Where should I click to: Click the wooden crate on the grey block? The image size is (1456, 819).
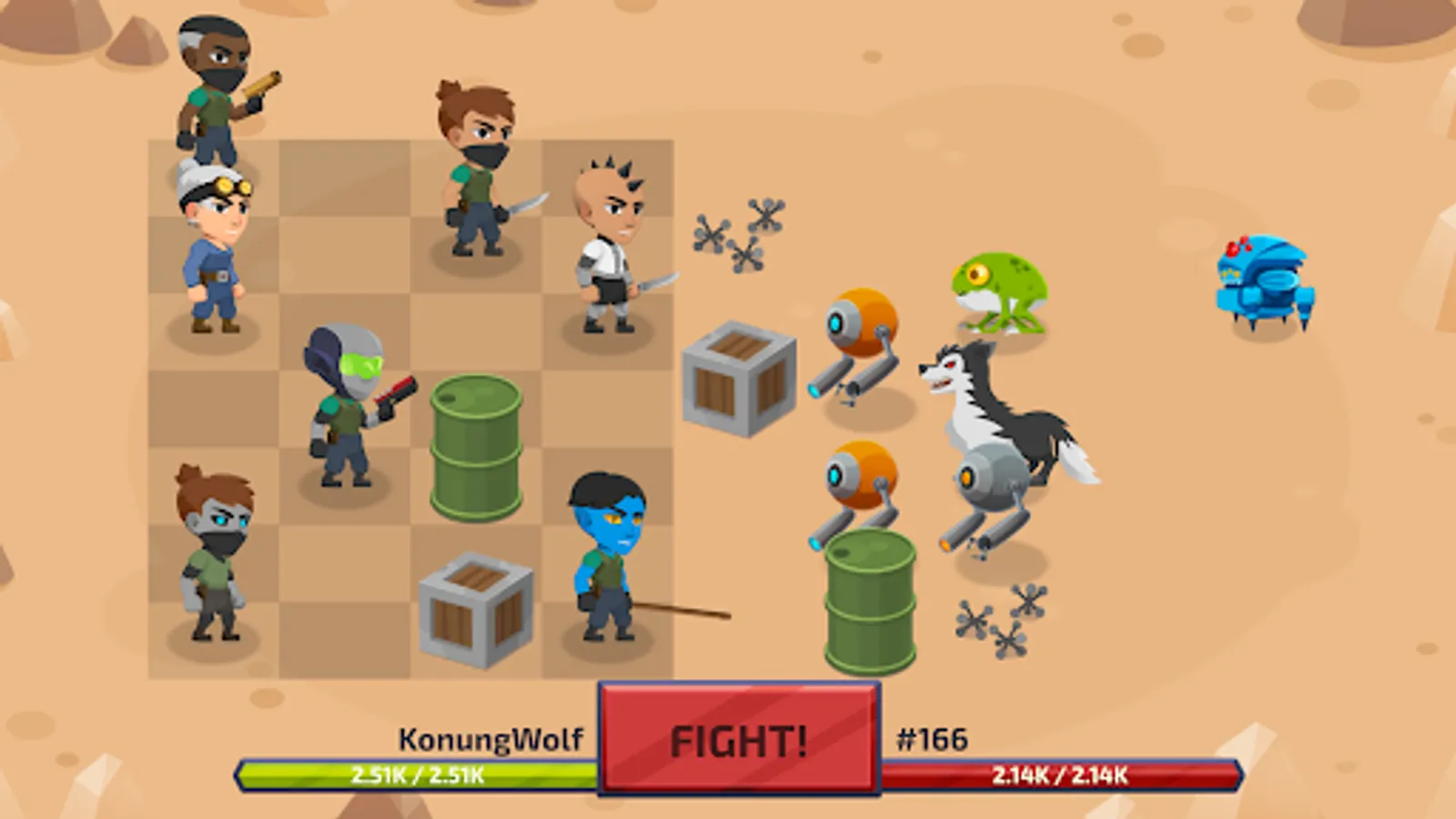pyautogui.click(x=735, y=378)
